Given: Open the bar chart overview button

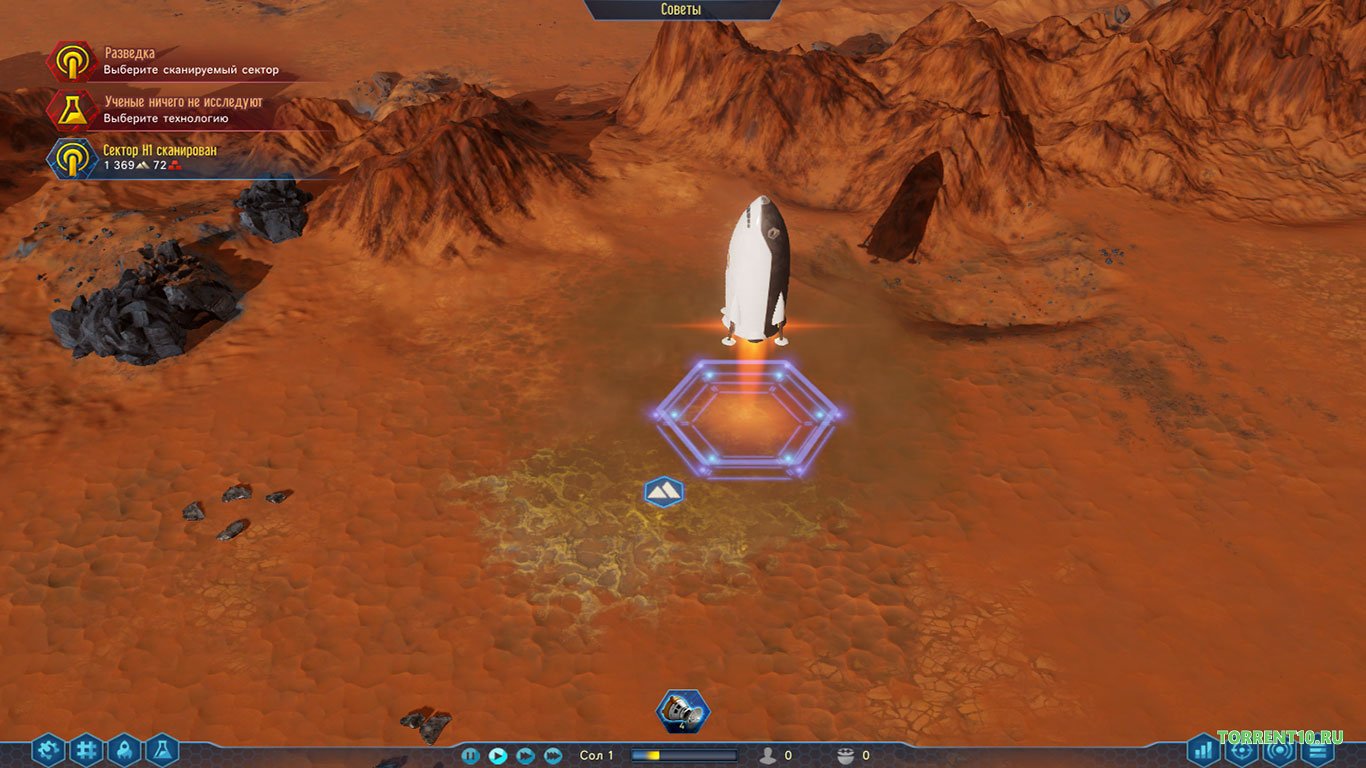Looking at the screenshot, I should (x=1203, y=749).
